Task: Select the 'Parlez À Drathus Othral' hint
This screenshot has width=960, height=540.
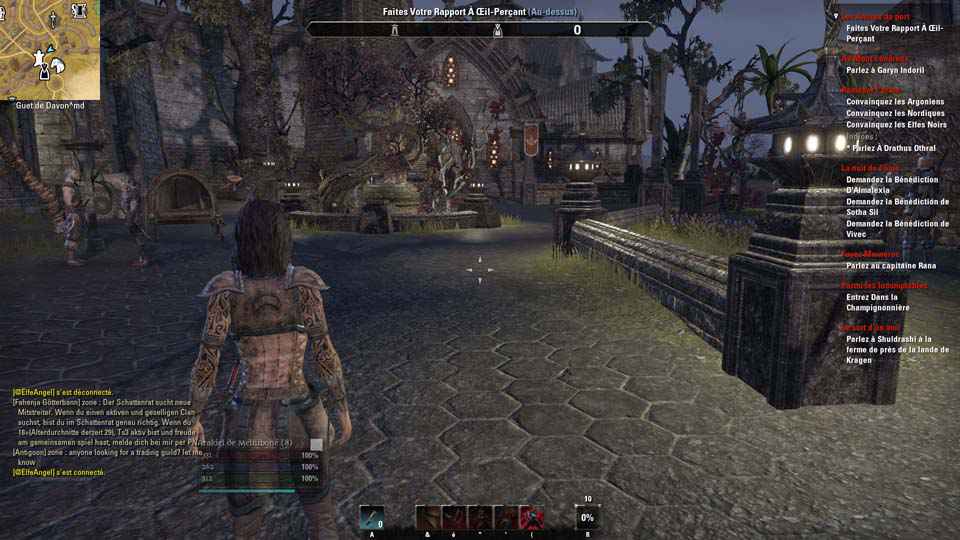Action: pyautogui.click(x=892, y=148)
